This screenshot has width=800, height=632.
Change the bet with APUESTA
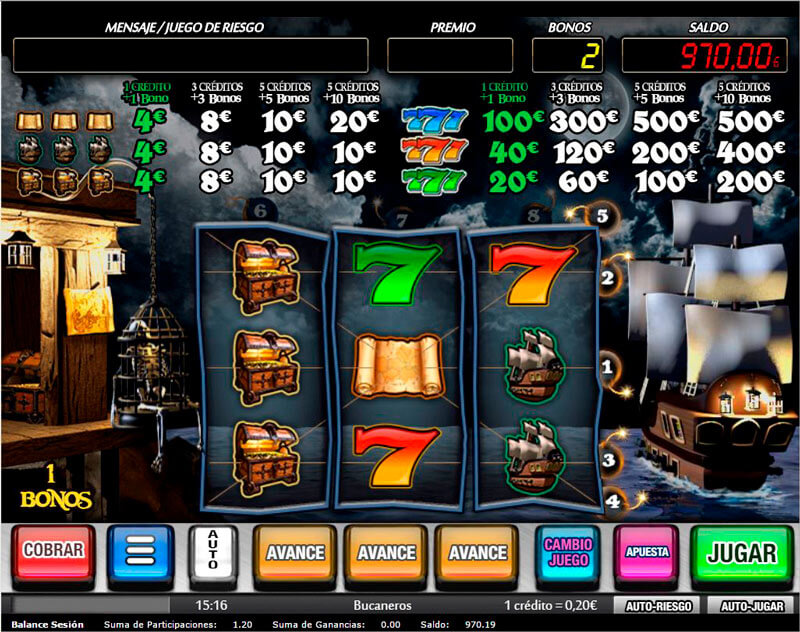(646, 551)
